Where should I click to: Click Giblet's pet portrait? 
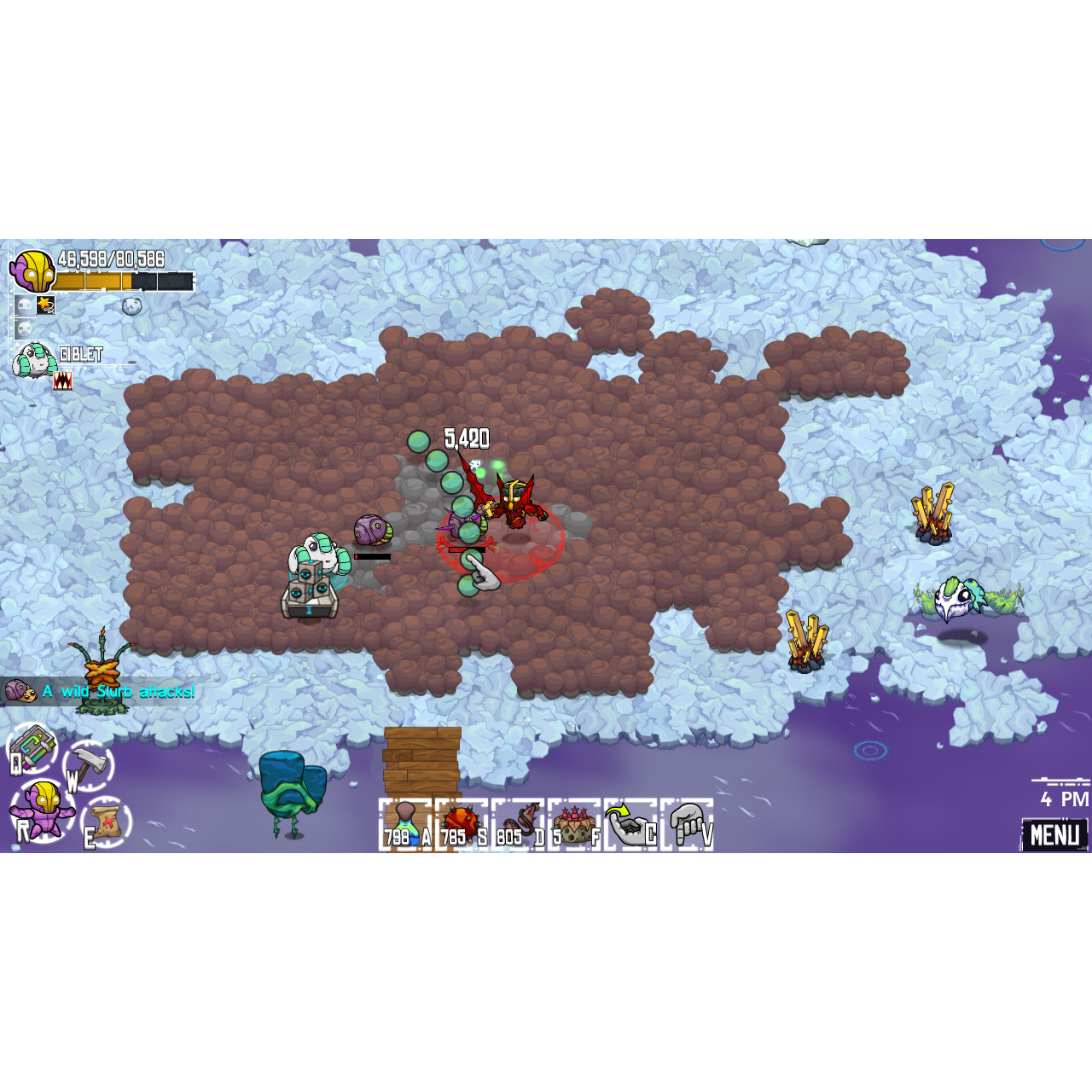34,358
